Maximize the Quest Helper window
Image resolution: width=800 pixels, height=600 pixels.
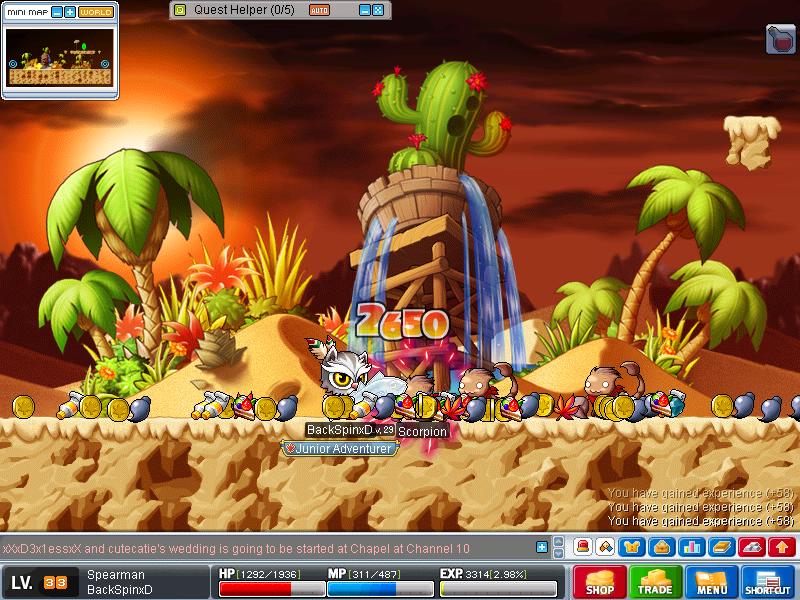[378, 10]
